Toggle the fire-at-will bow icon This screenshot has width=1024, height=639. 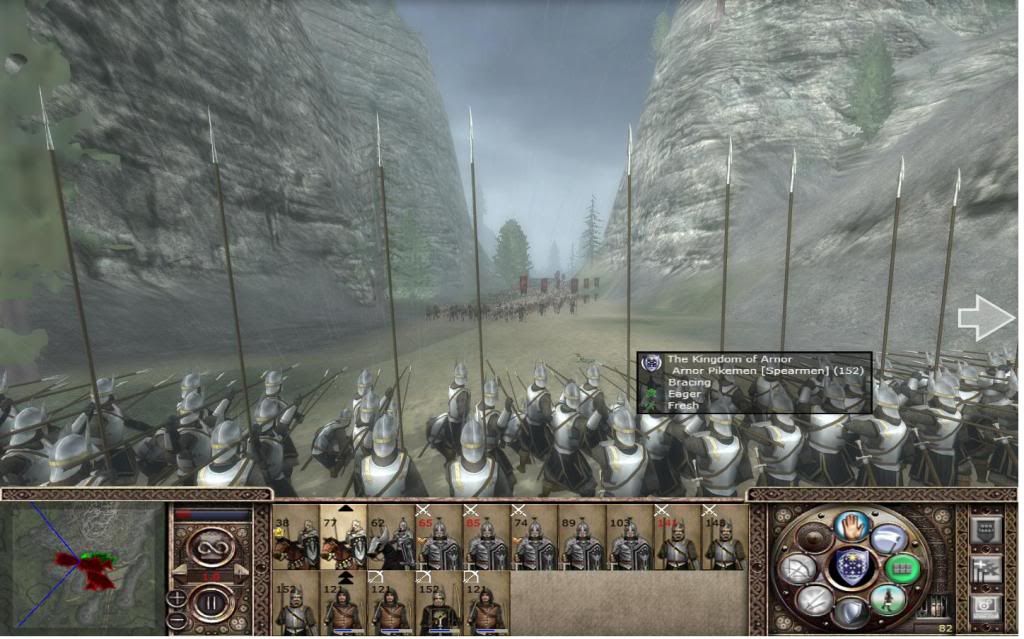point(798,570)
